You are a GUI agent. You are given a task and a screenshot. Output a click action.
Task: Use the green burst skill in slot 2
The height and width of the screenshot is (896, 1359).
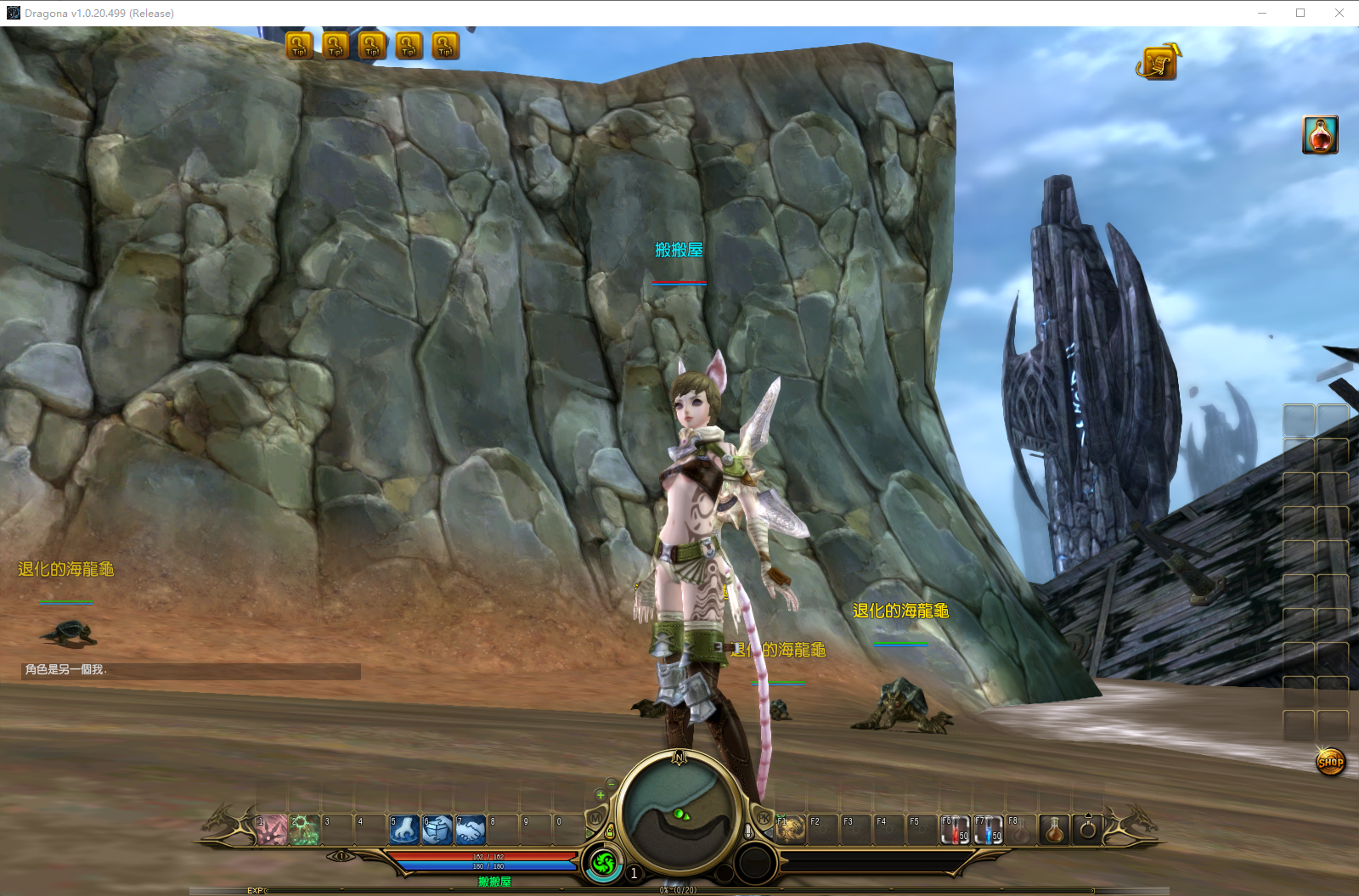[x=305, y=830]
